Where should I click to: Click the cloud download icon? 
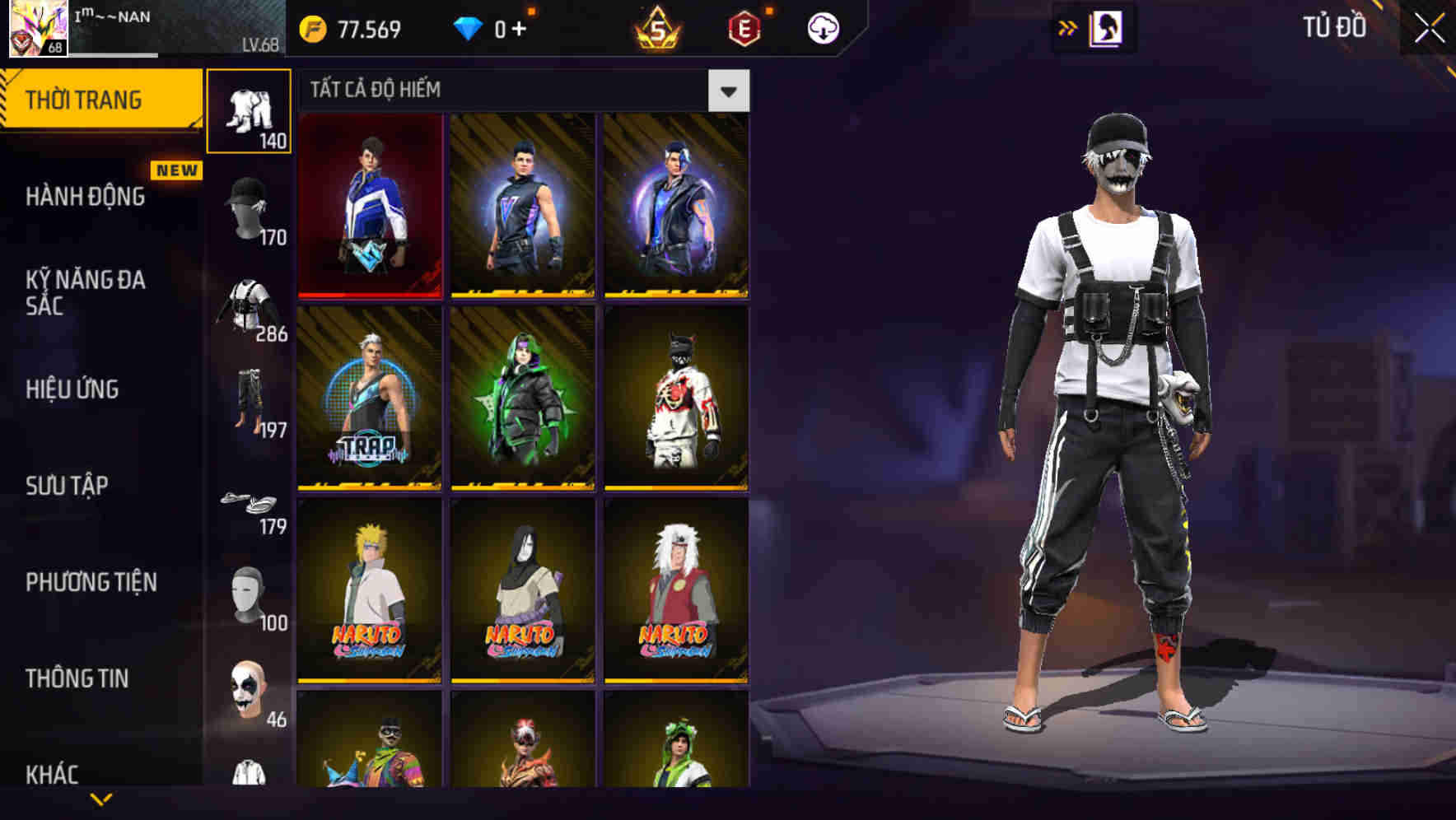click(822, 27)
